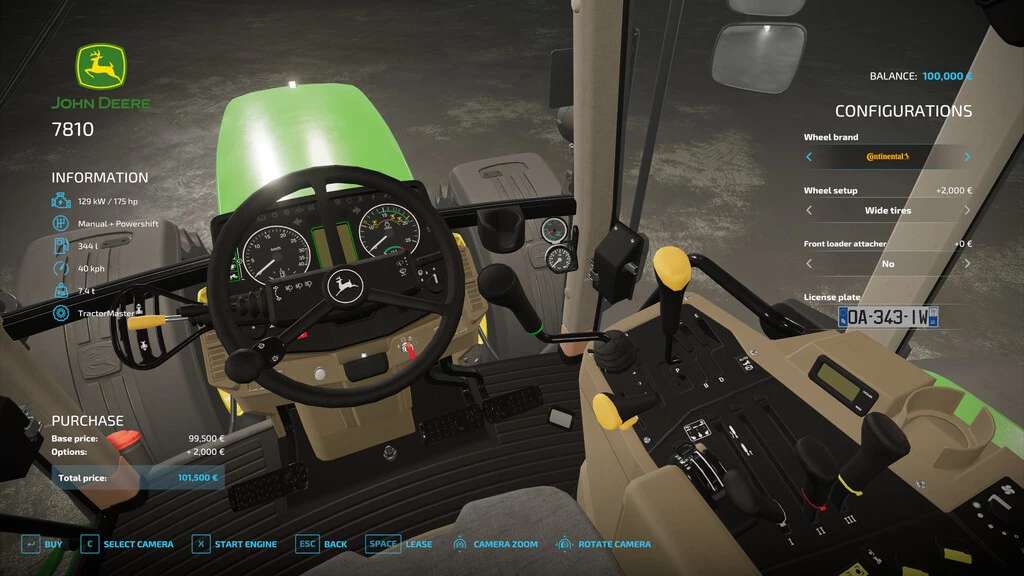This screenshot has width=1024, height=576.
Task: Select the previous wheel brand arrow
Action: tap(809, 157)
